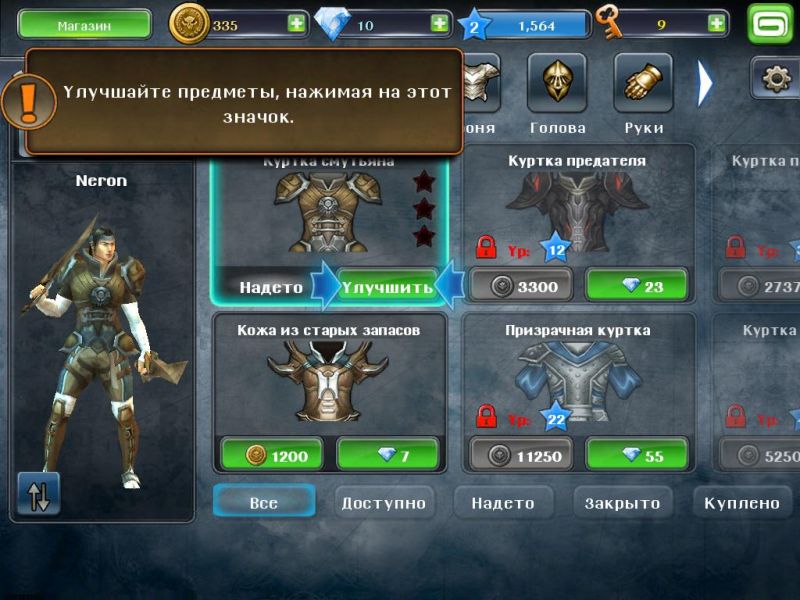800x600 pixels.
Task: Buy more diamonds with plus button
Action: pos(439,24)
